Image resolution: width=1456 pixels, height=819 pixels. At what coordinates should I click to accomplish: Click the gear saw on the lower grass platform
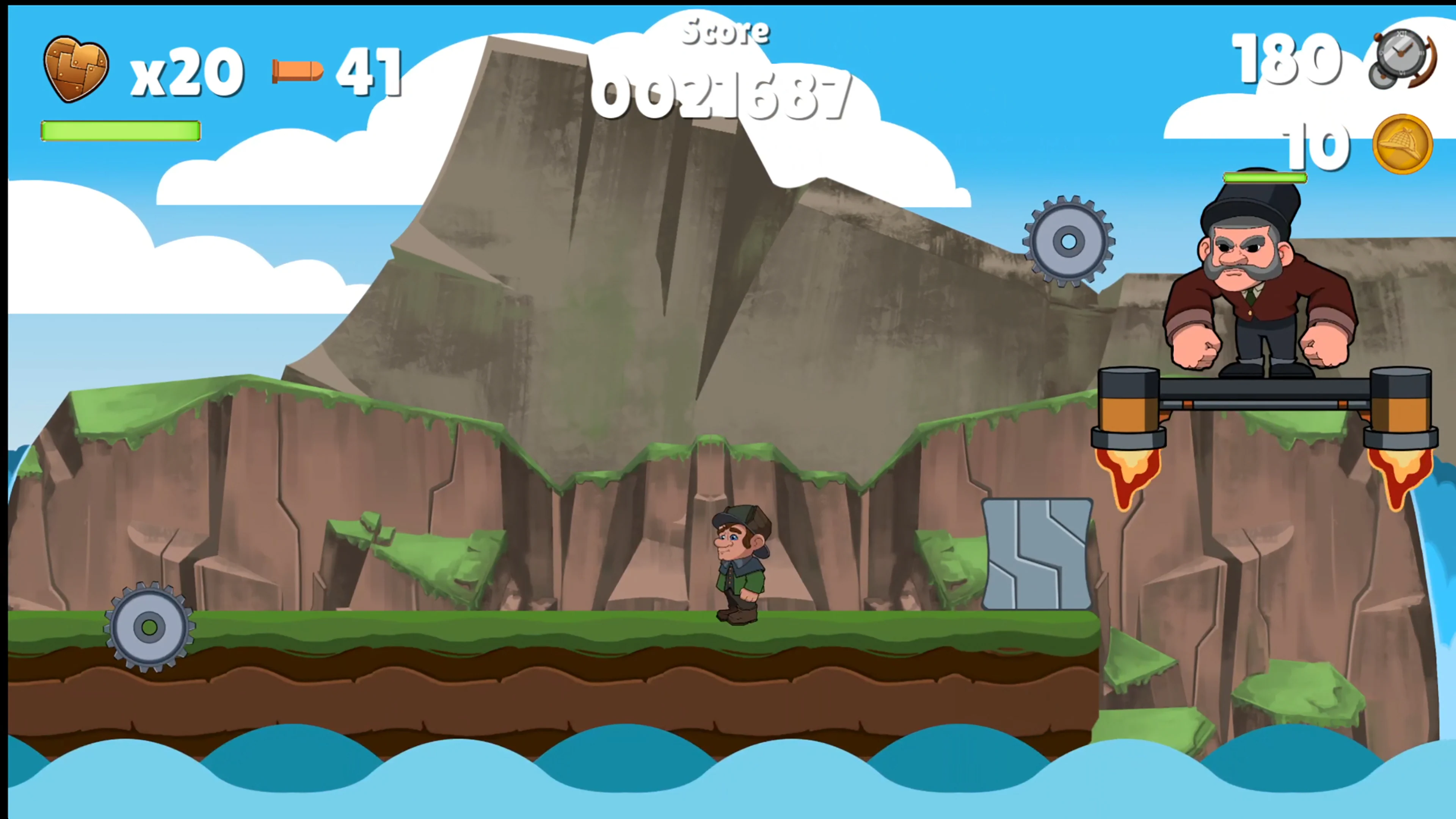149,628
